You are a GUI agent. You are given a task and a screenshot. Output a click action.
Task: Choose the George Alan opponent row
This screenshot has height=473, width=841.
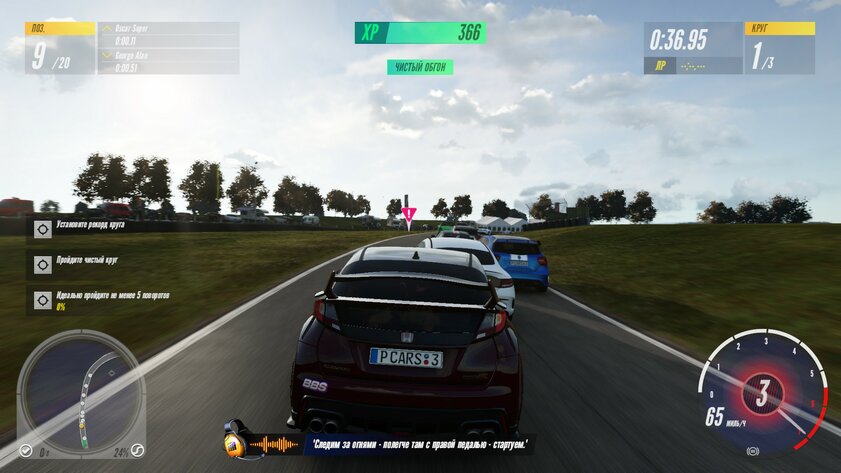[168, 61]
